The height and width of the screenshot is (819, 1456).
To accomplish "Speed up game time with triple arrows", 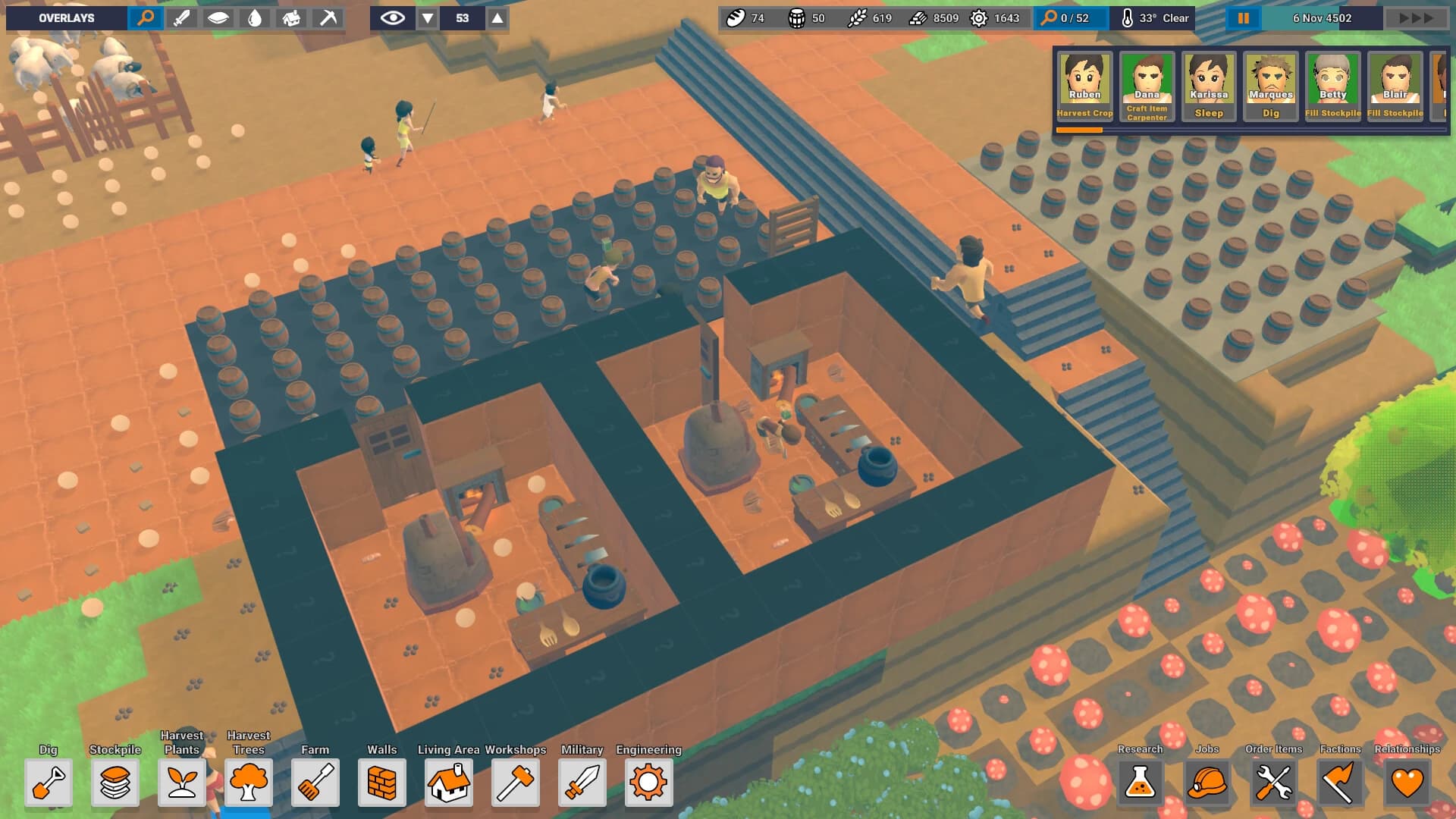I will pos(1417,17).
